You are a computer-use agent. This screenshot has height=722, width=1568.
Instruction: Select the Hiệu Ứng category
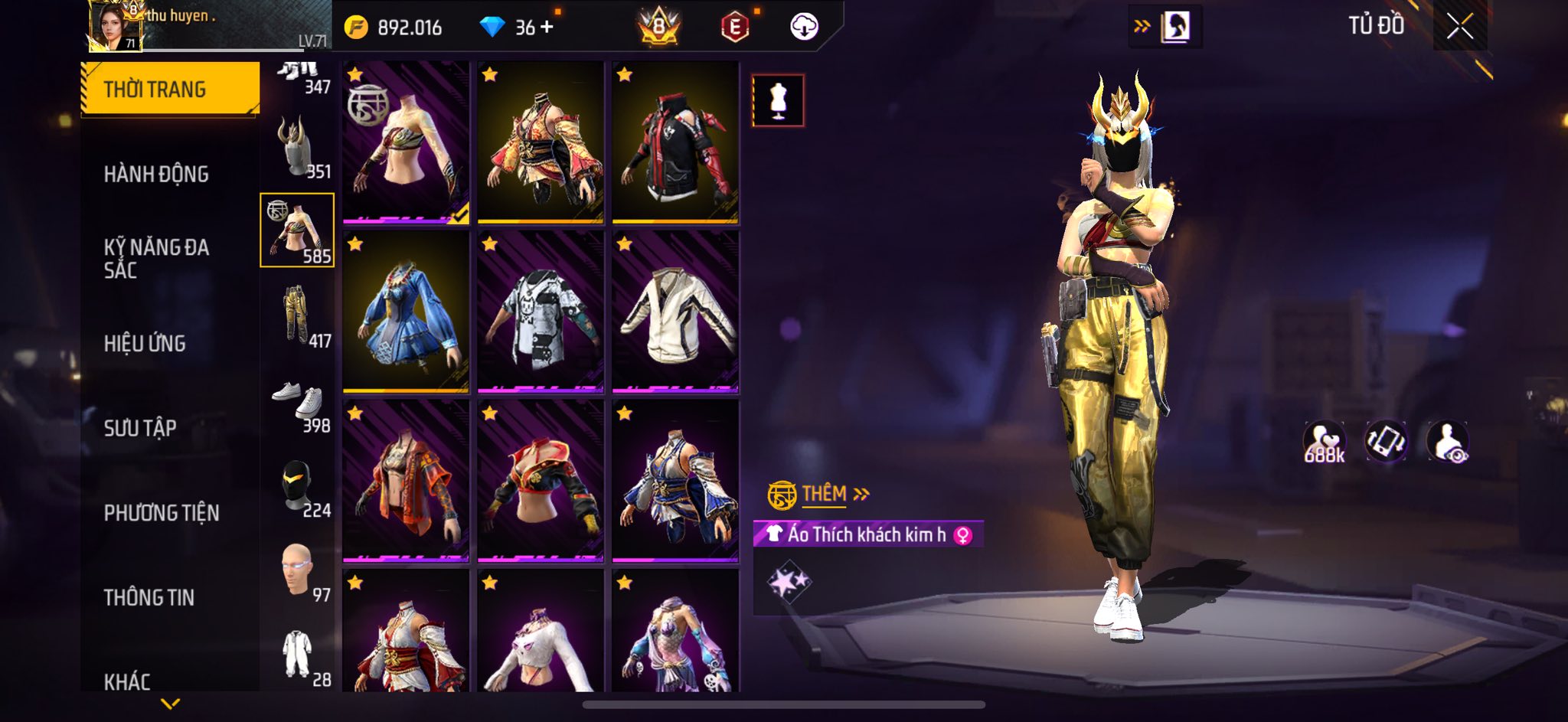(145, 344)
